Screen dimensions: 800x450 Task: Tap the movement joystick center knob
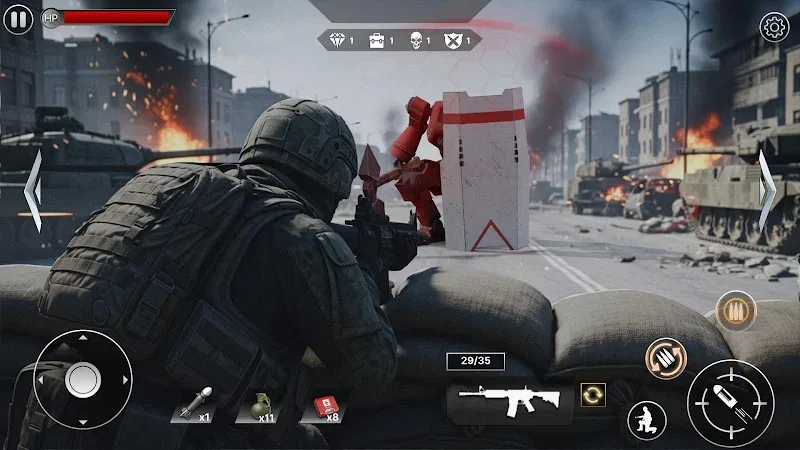82,380
